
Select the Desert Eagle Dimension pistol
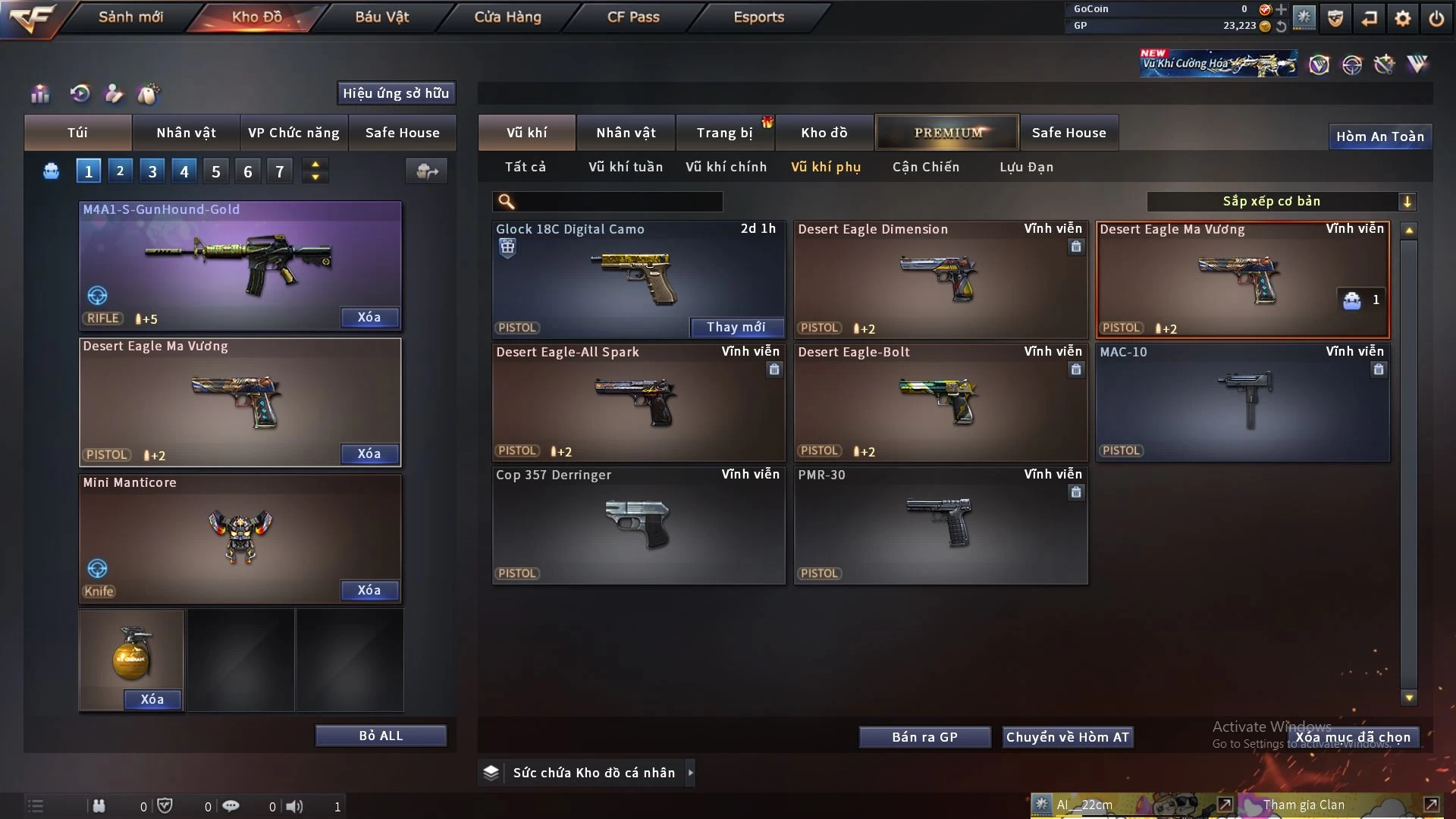[x=940, y=281]
